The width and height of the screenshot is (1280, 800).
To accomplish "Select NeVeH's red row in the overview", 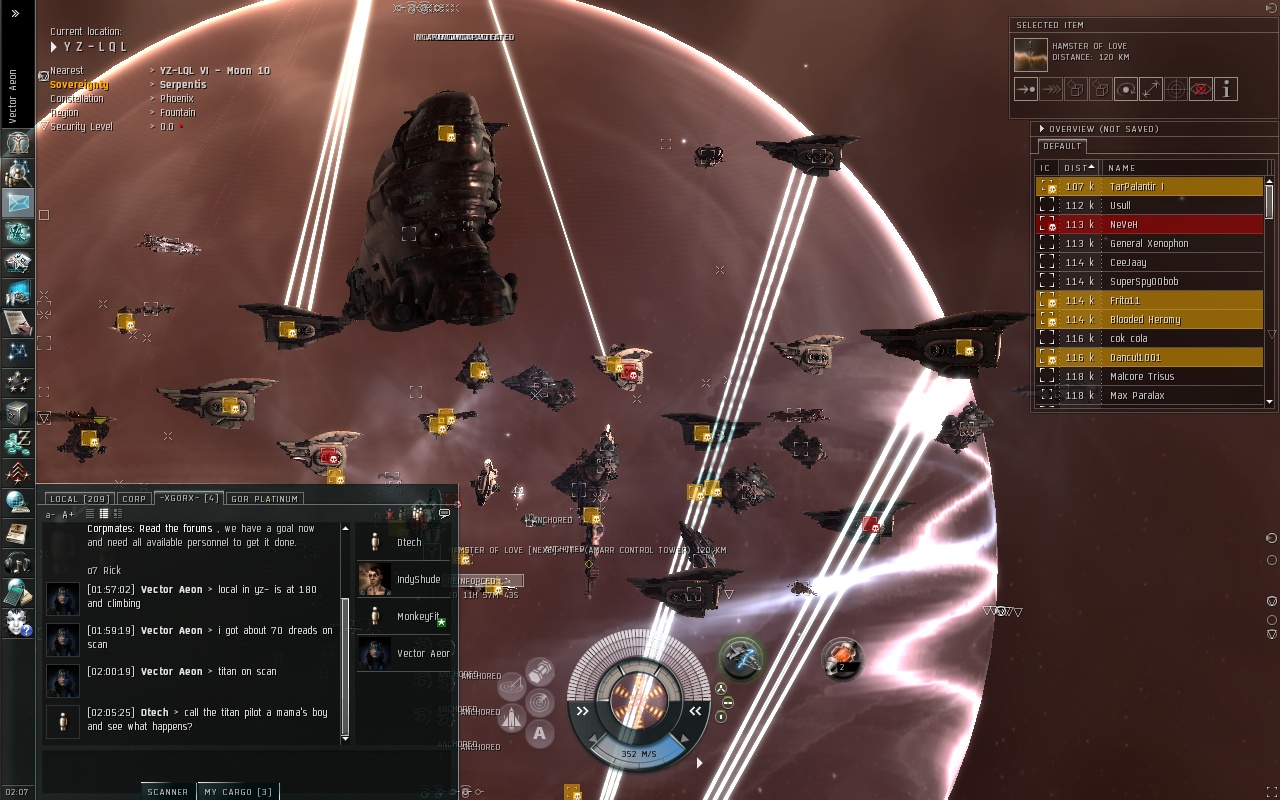I will 1150,225.
